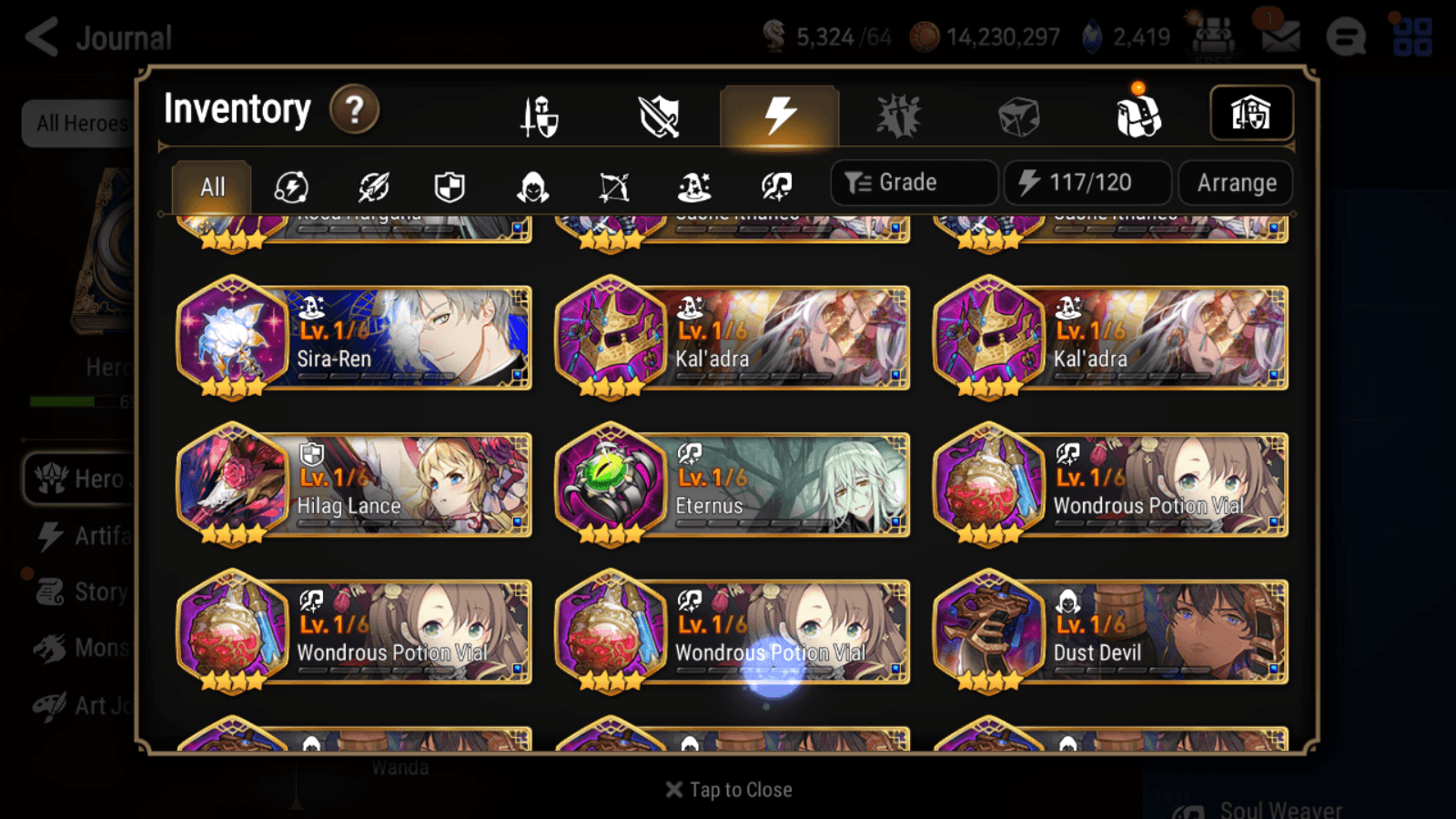Select the Materials cube icon

[x=1019, y=116]
